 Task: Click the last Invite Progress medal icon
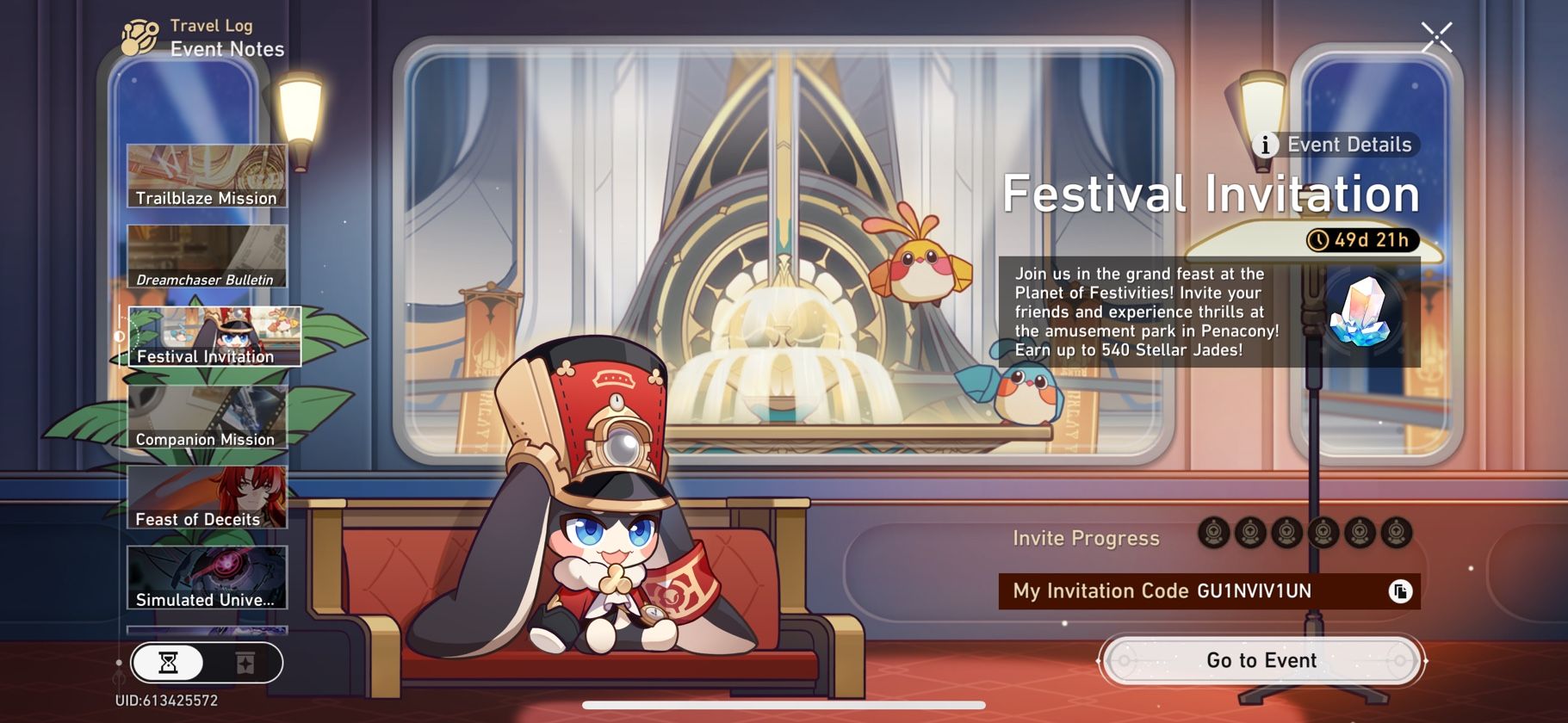click(x=1396, y=534)
